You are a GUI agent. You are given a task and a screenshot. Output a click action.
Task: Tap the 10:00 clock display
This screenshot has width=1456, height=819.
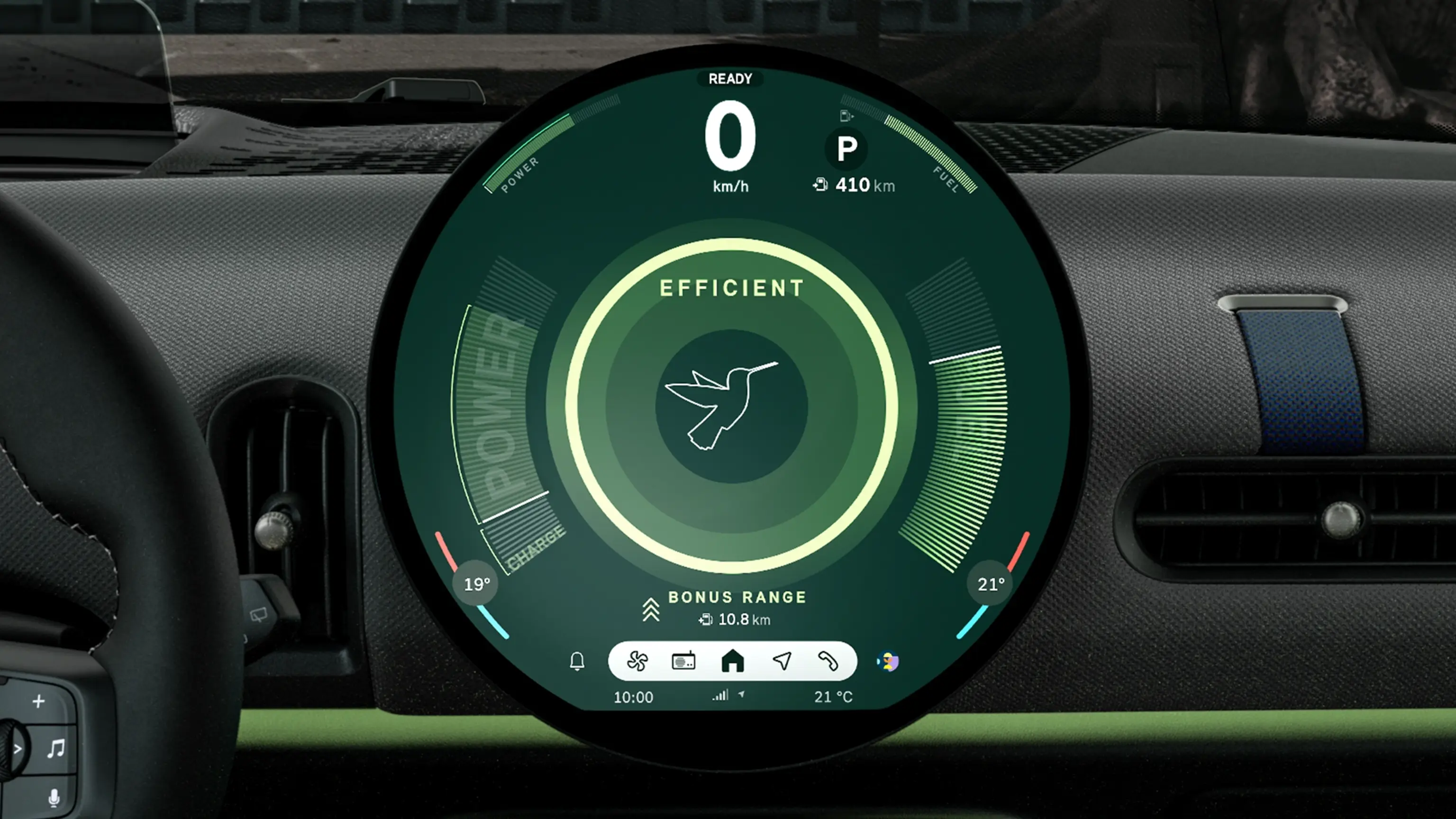pyautogui.click(x=633, y=696)
